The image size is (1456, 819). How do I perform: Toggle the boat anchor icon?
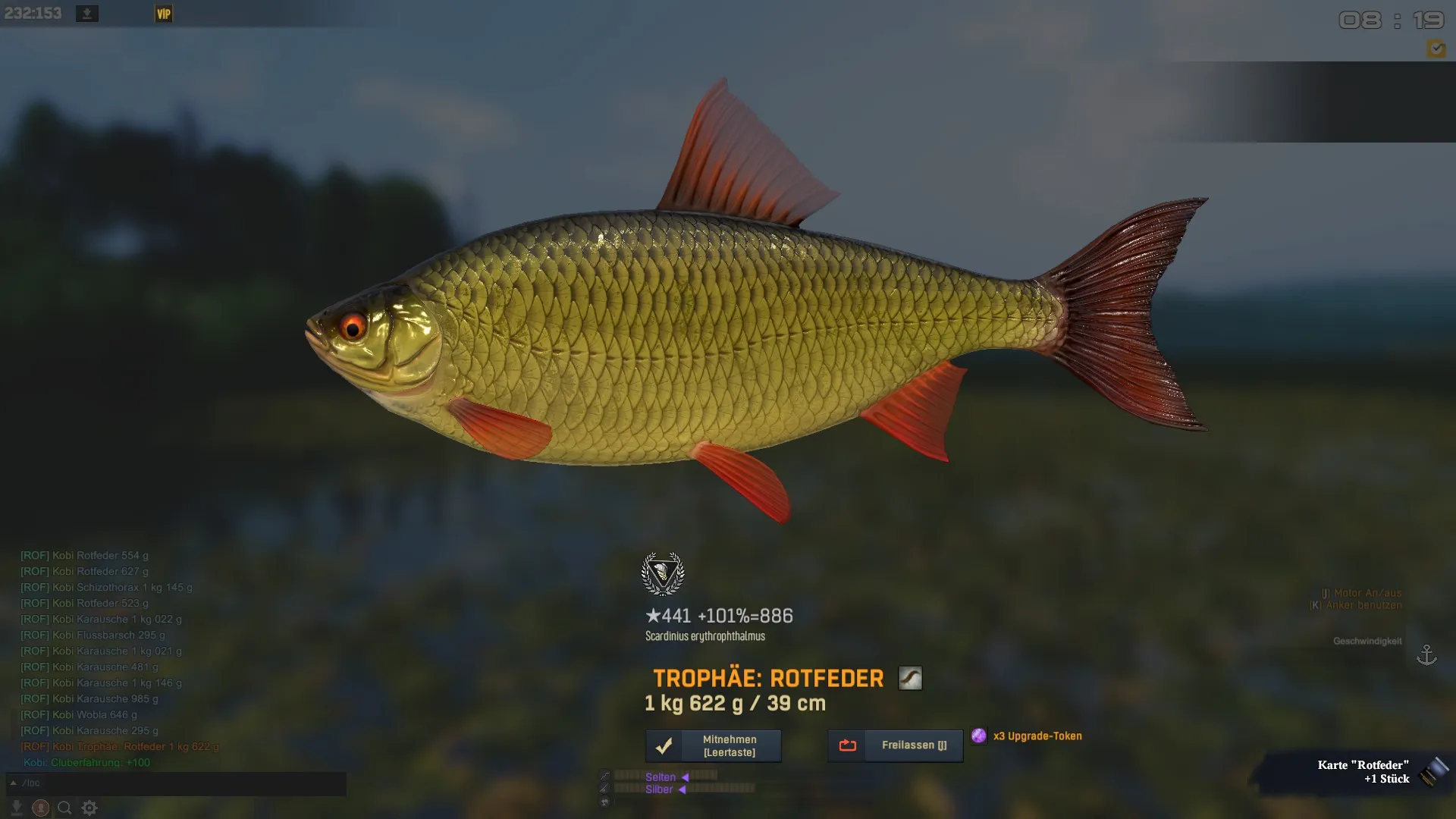1426,654
